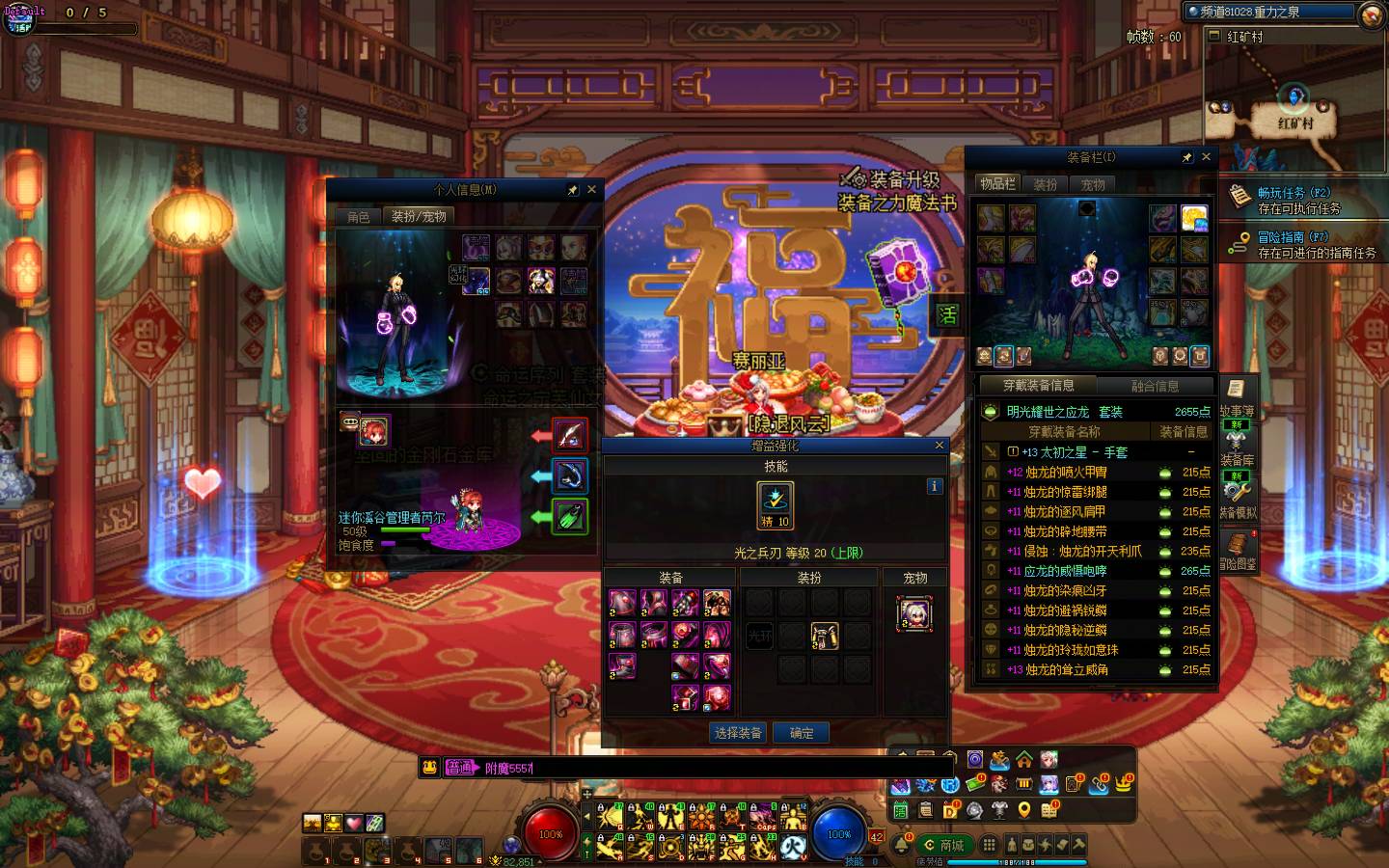The image size is (1389, 868).
Task: Close the 装备栏 inventory window
Action: point(1206,157)
